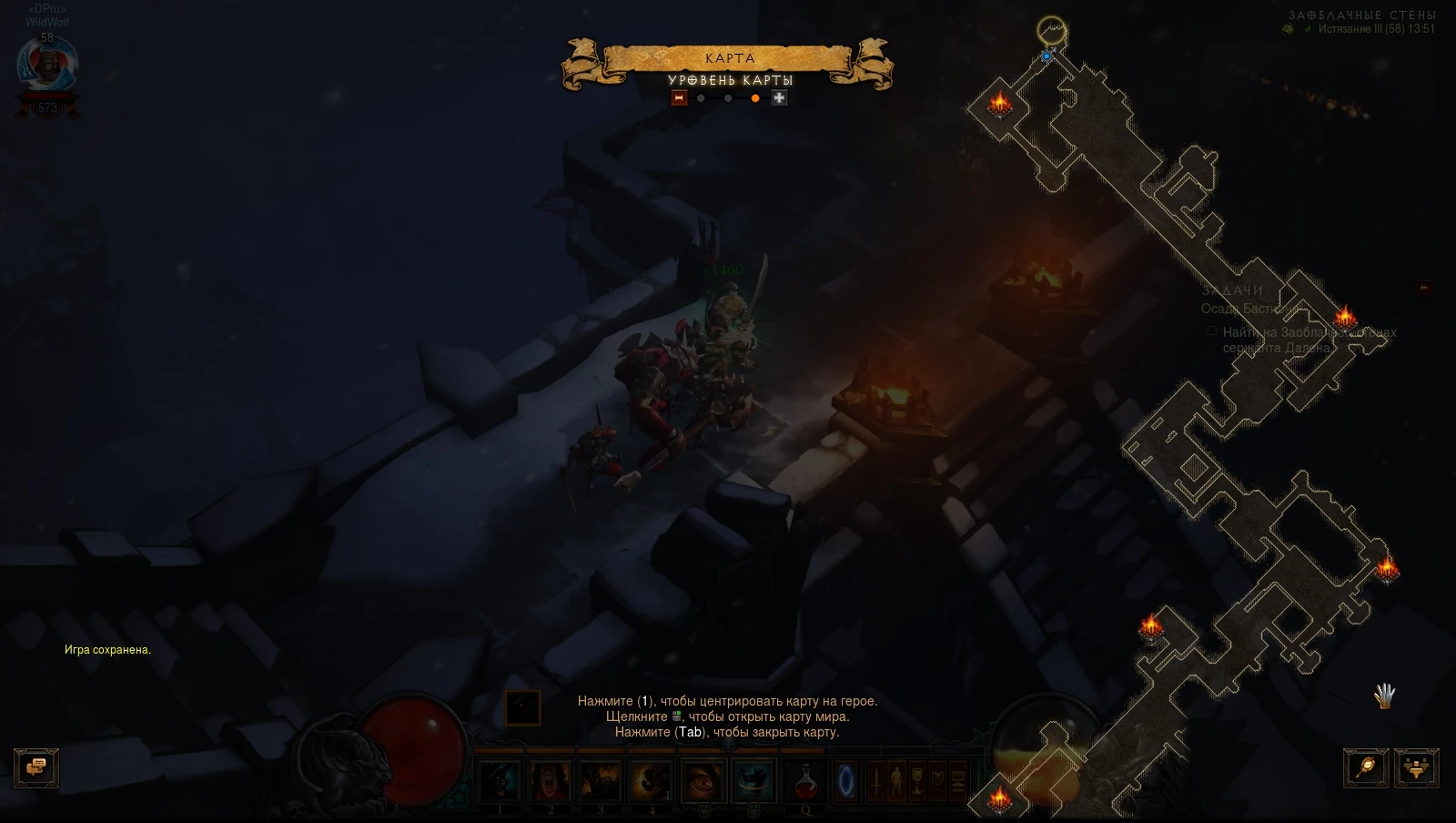Open chat with the speech bubble icon
1456x823 pixels.
click(x=36, y=767)
